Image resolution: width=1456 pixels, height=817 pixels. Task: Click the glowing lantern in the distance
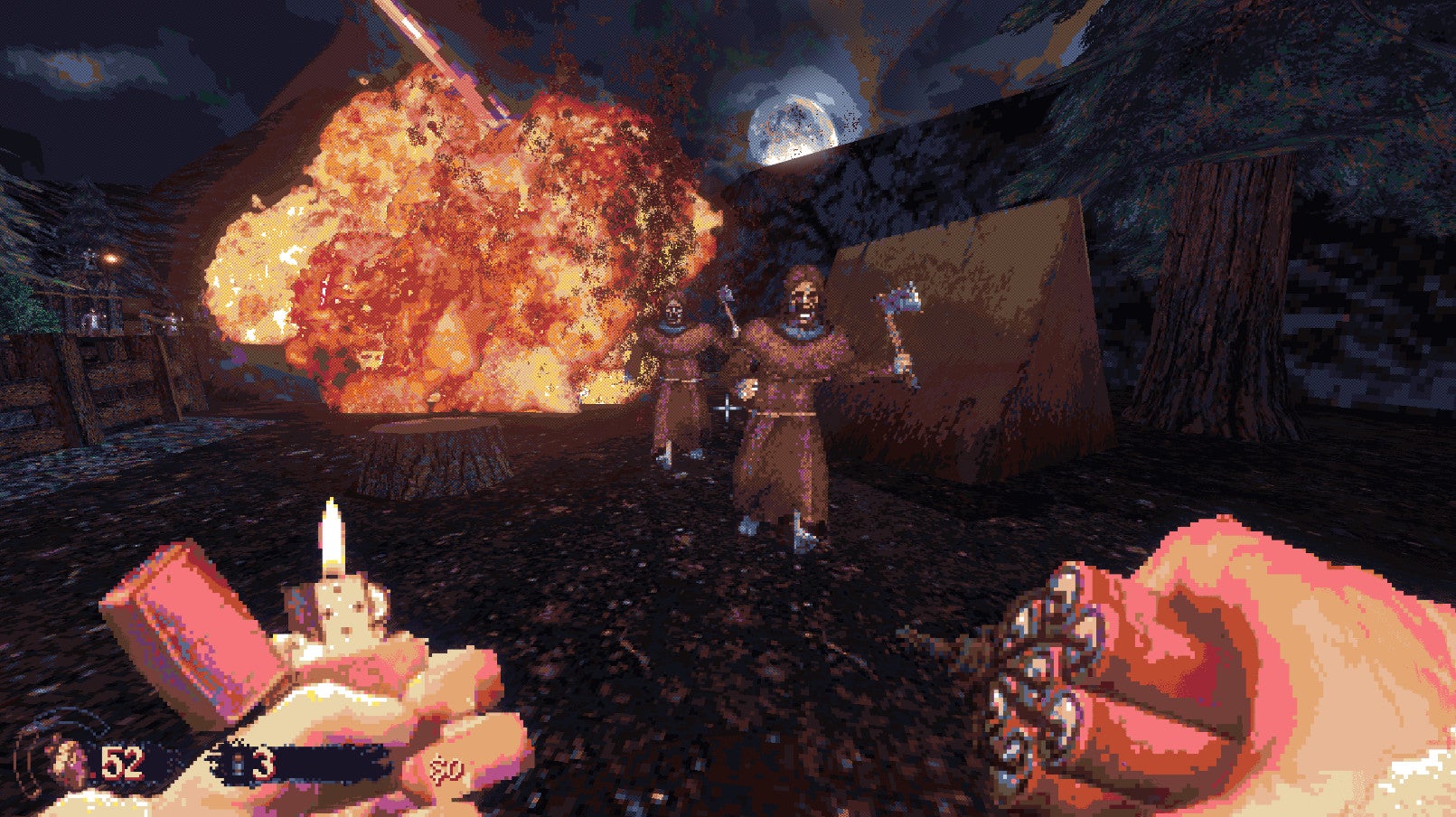coord(111,258)
